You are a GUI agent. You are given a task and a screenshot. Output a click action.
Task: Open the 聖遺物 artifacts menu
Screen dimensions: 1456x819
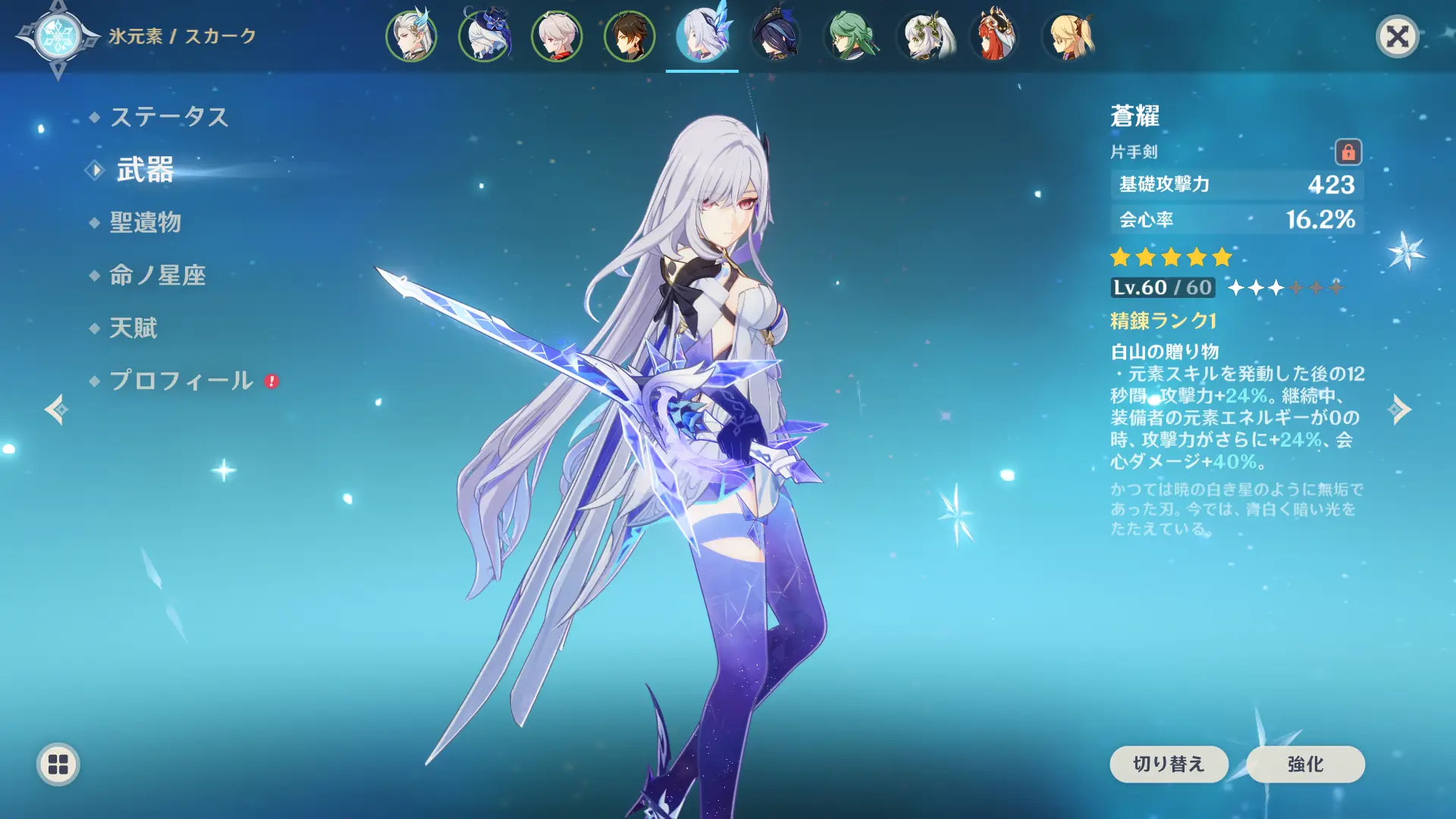(x=145, y=222)
